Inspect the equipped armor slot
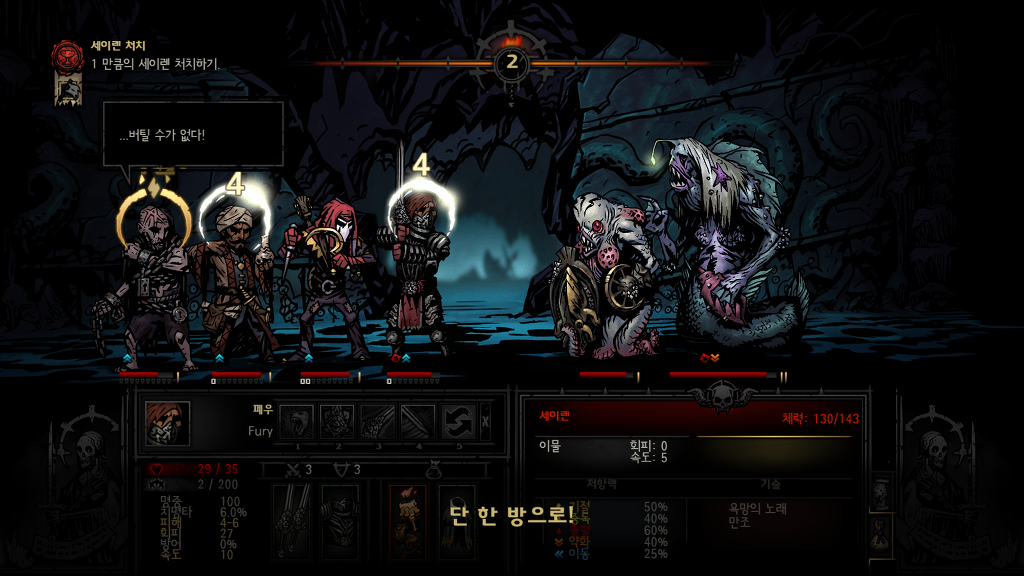 pos(340,520)
